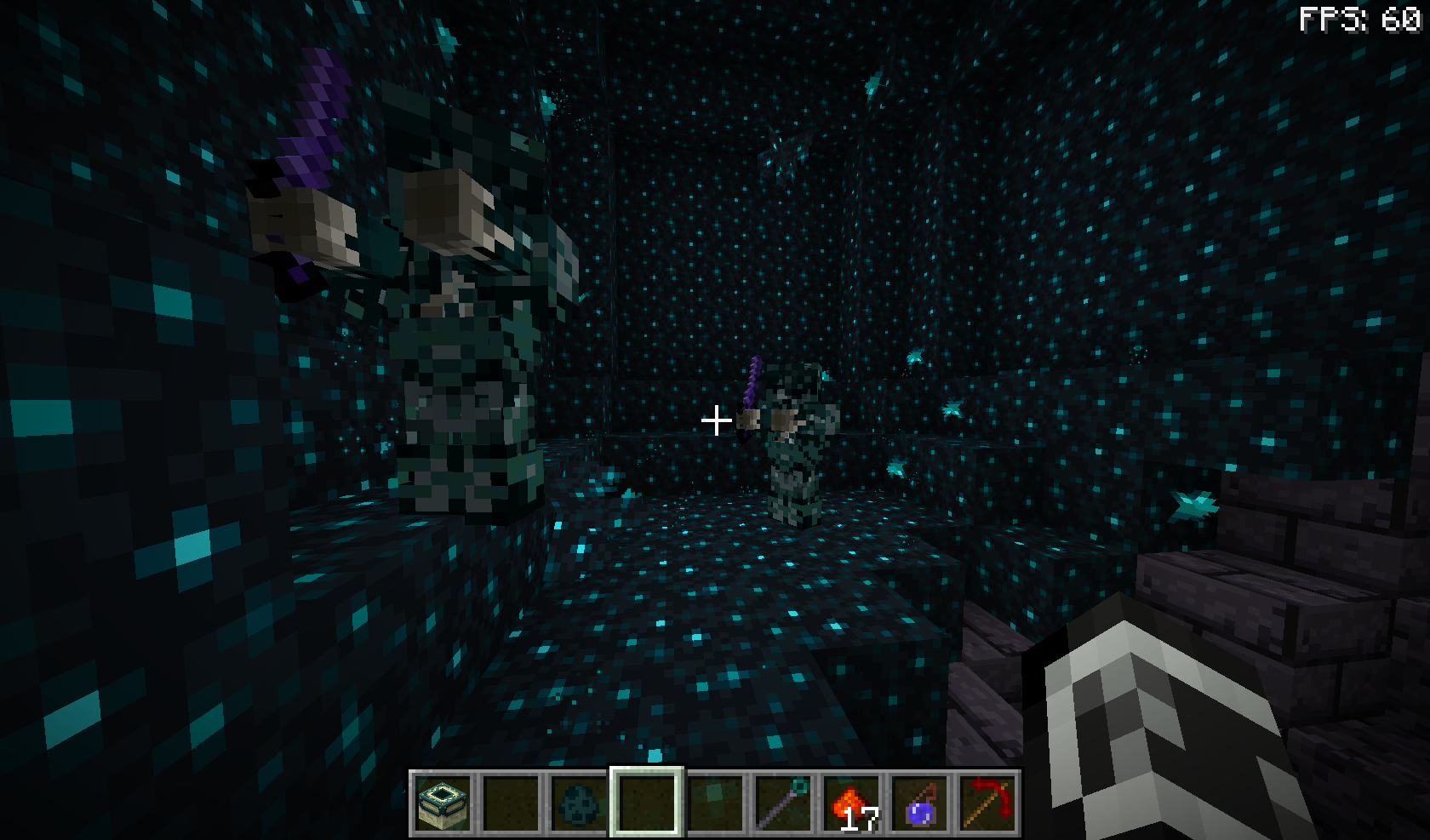Click the deepslate brick stairs on the right

1277,579
